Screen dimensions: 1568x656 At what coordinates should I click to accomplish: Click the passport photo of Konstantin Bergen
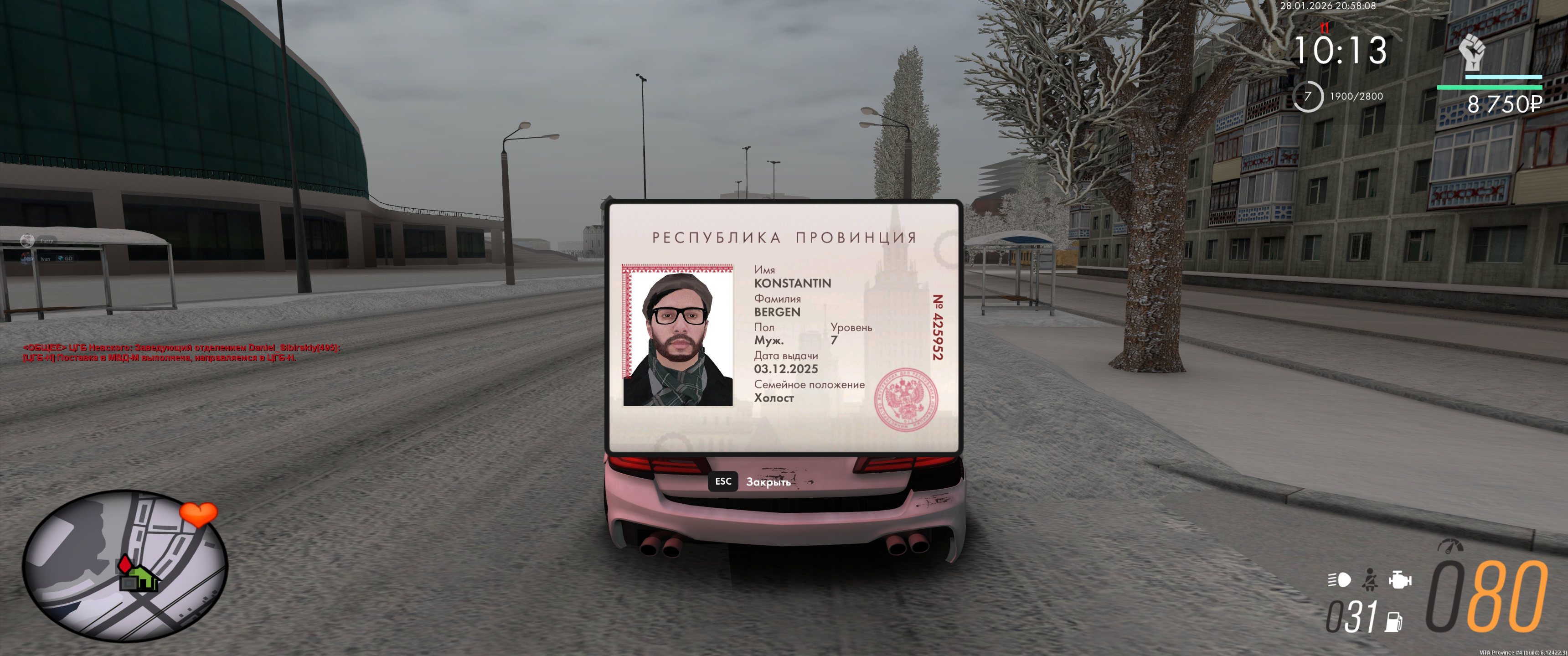(677, 336)
